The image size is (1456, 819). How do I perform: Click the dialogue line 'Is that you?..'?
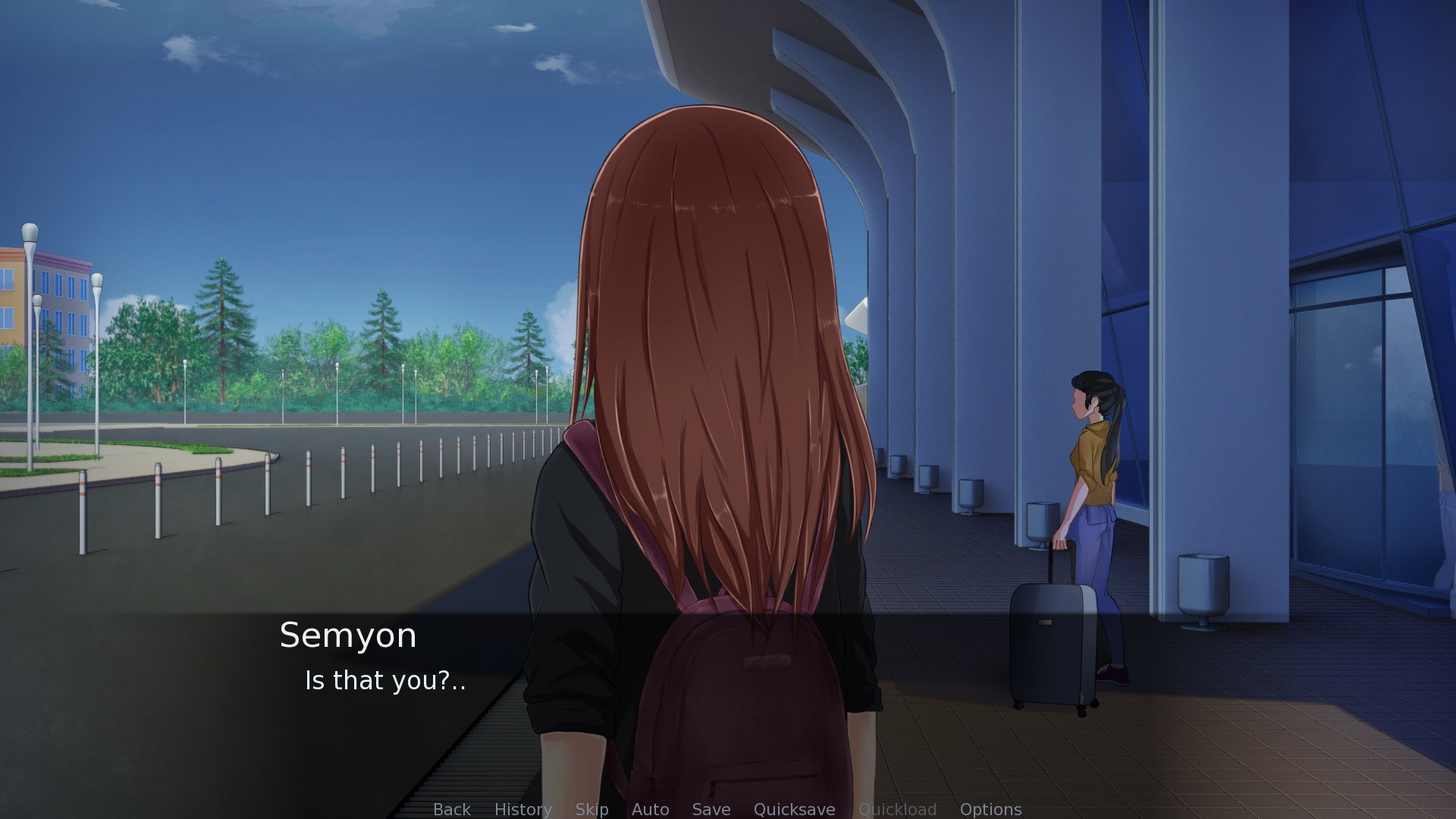(x=386, y=680)
